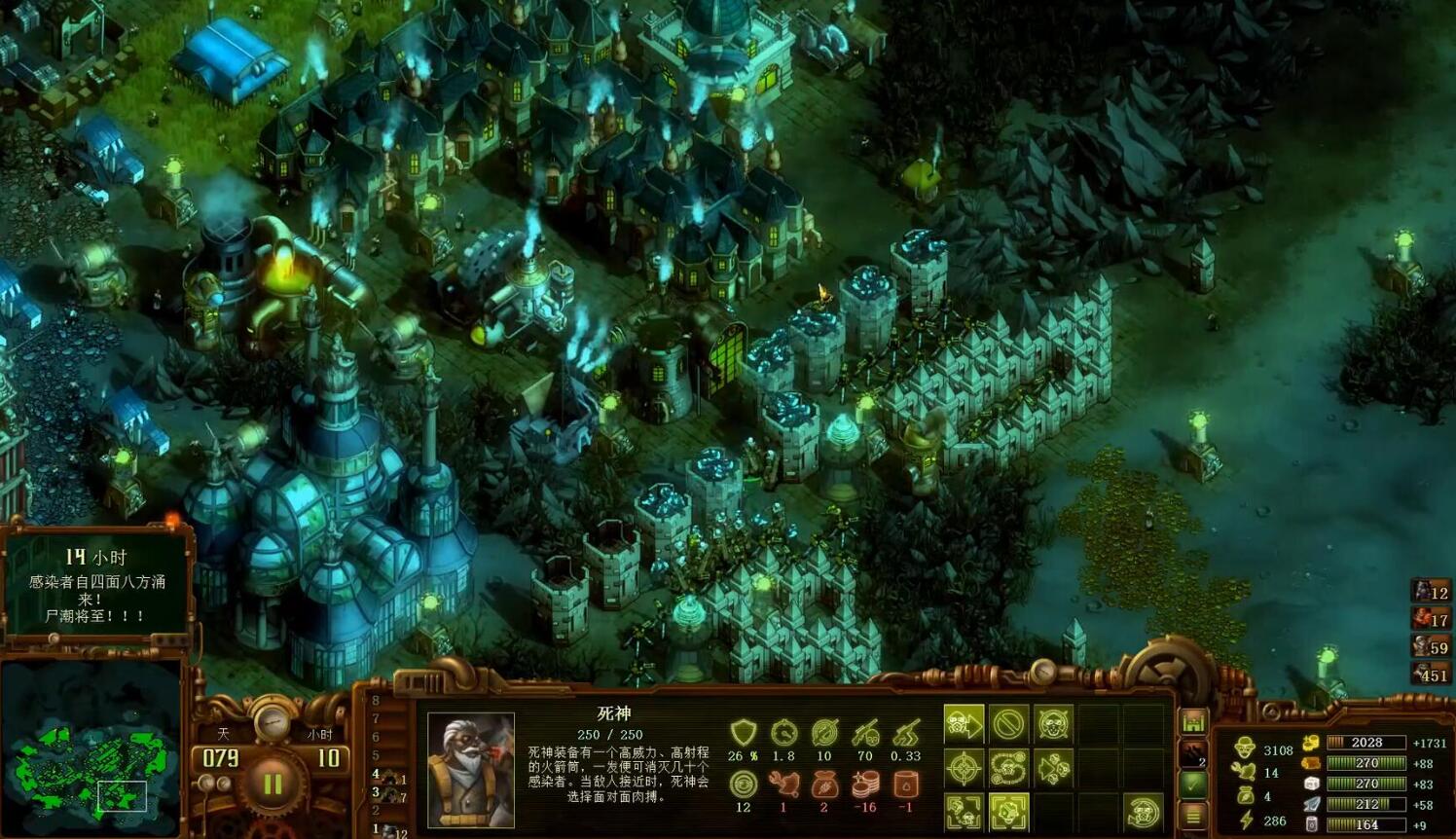Activate the stop command icon

click(x=1009, y=724)
